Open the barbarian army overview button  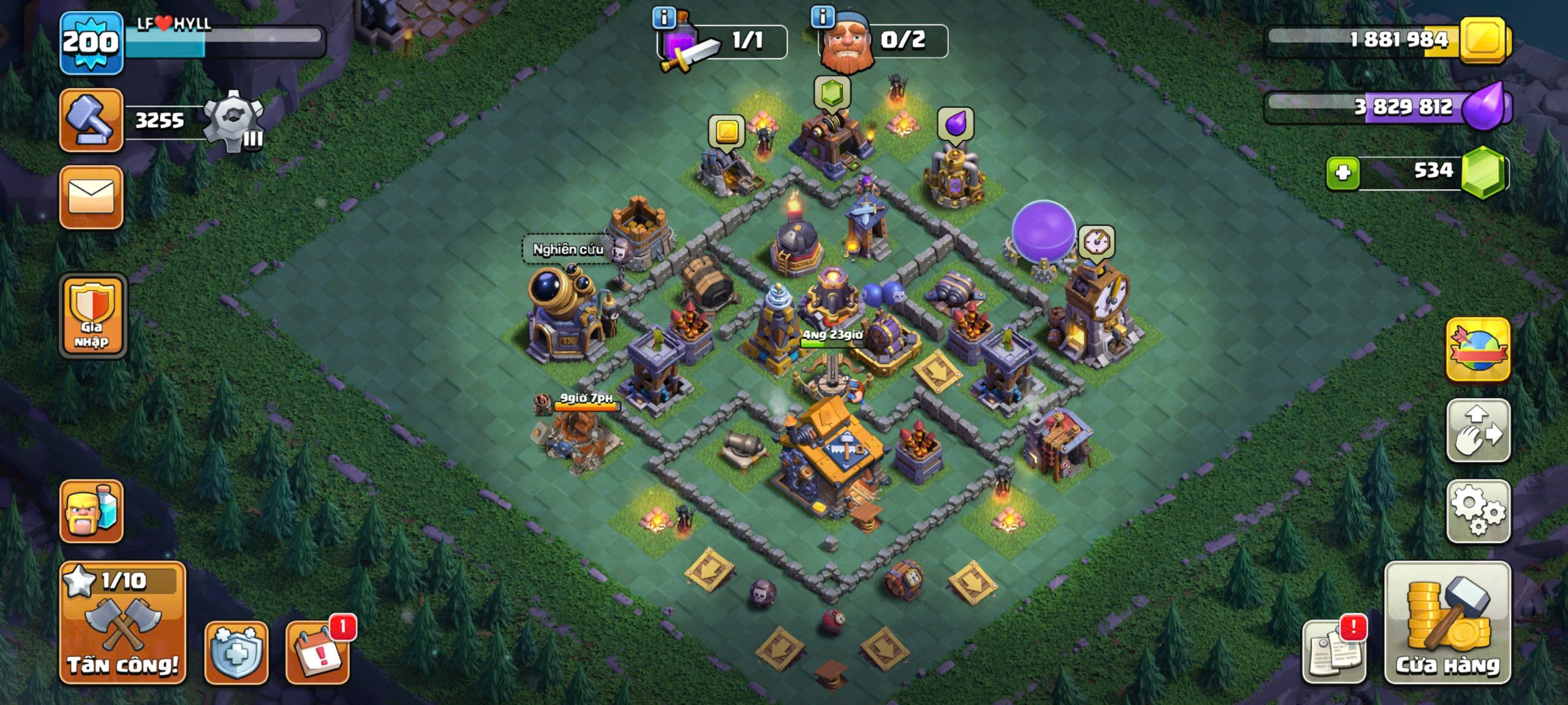click(91, 511)
